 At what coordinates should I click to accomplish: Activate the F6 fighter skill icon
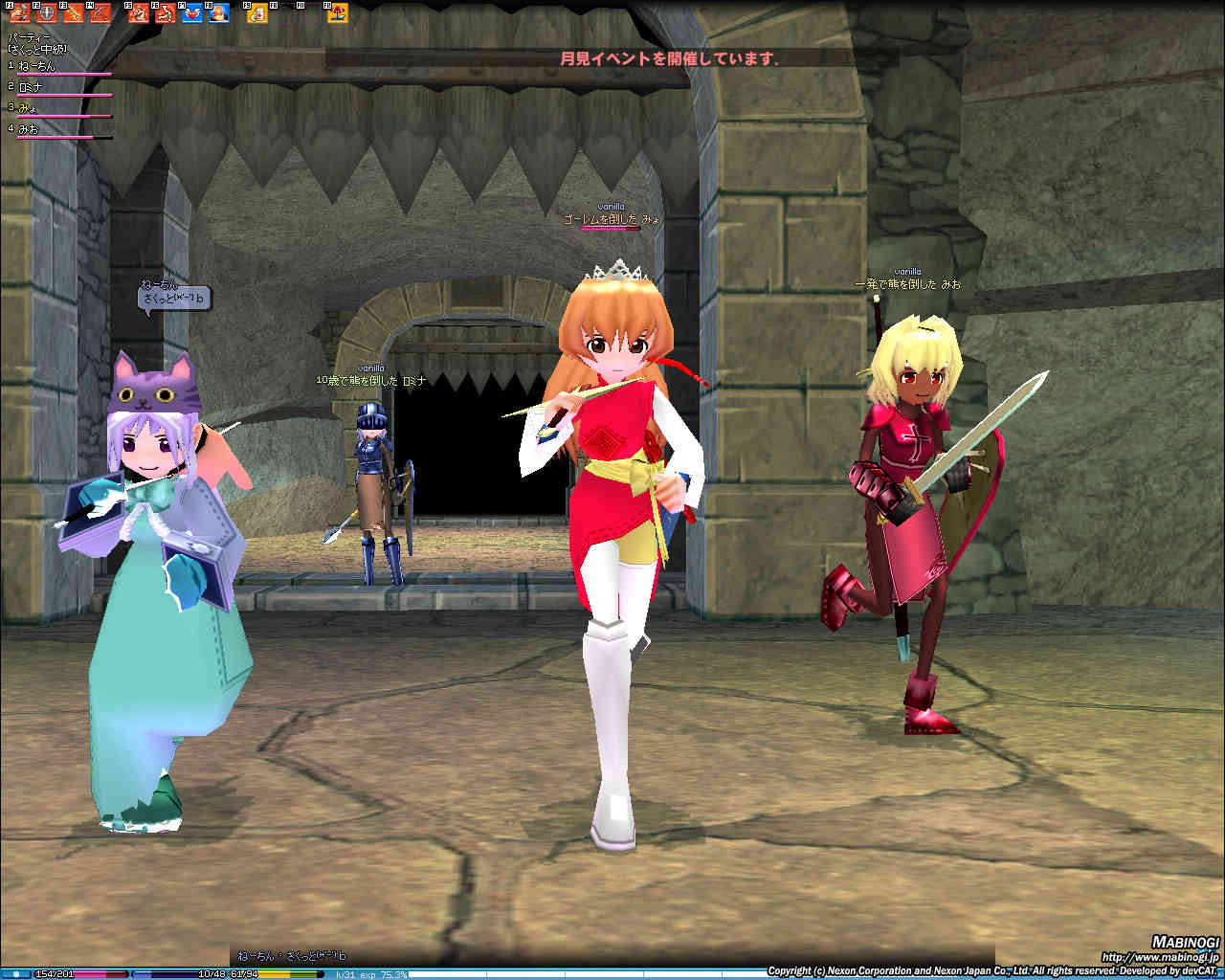(166, 13)
